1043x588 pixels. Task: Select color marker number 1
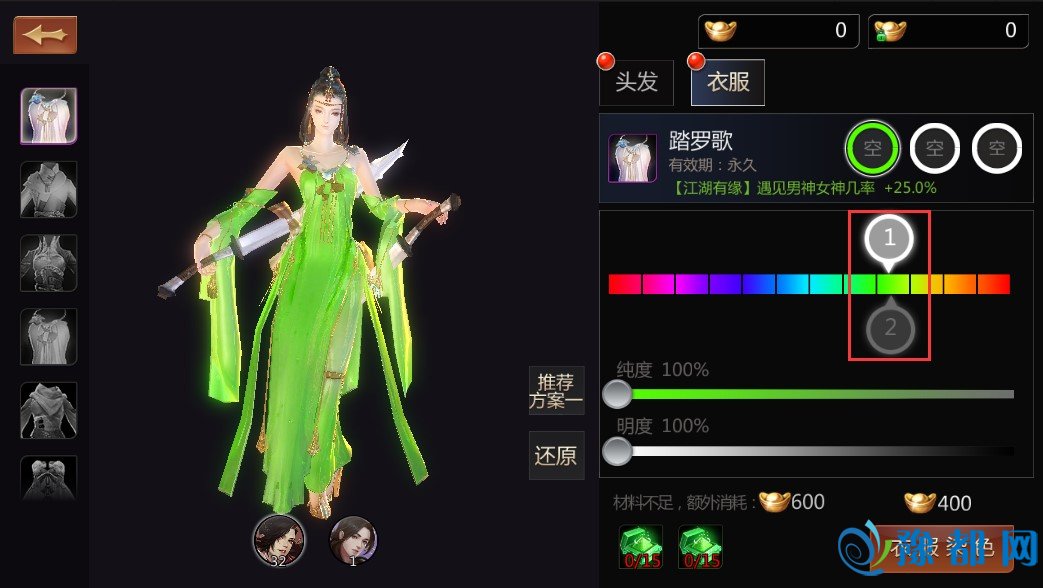[890, 239]
